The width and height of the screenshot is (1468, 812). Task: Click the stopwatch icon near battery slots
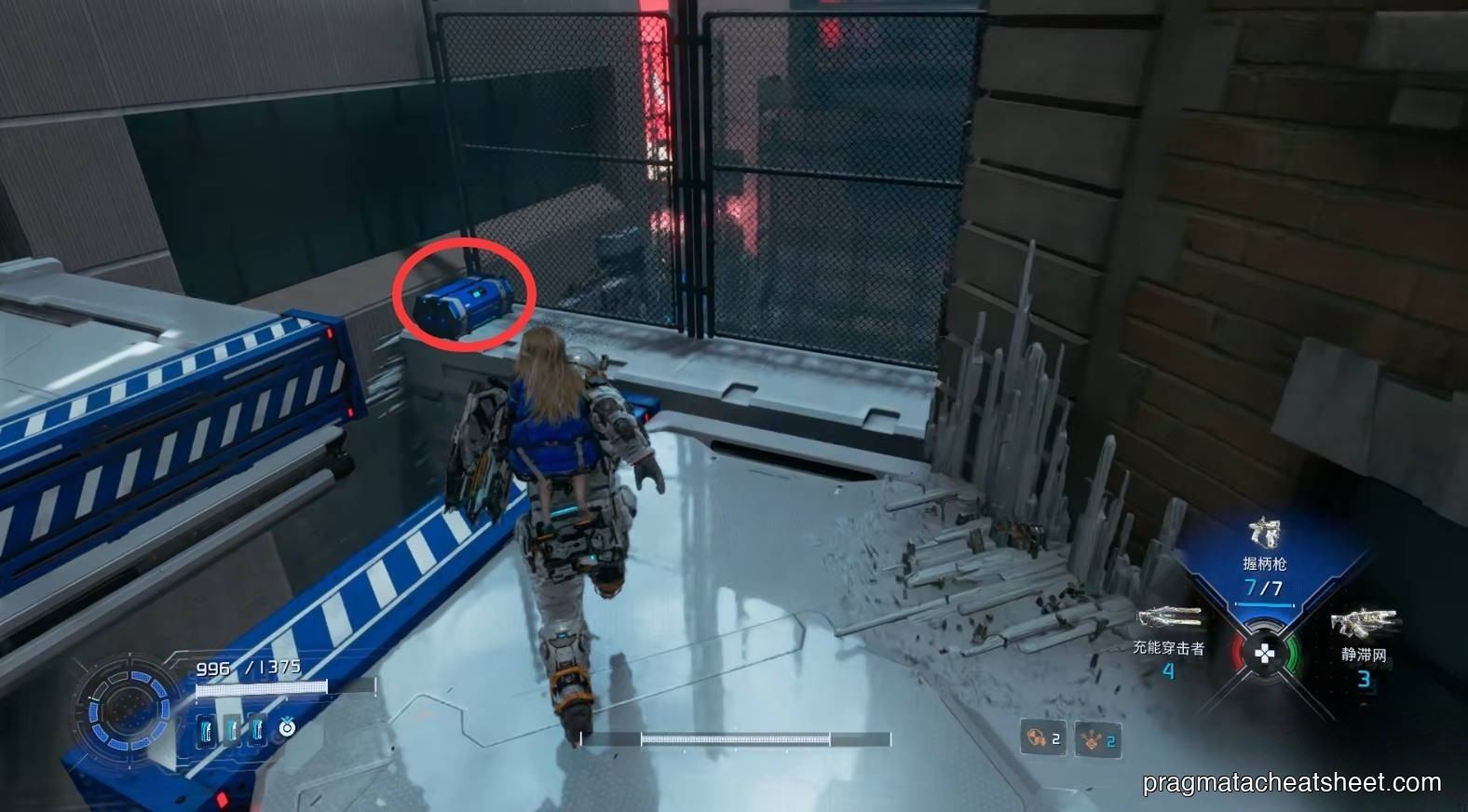click(x=287, y=728)
